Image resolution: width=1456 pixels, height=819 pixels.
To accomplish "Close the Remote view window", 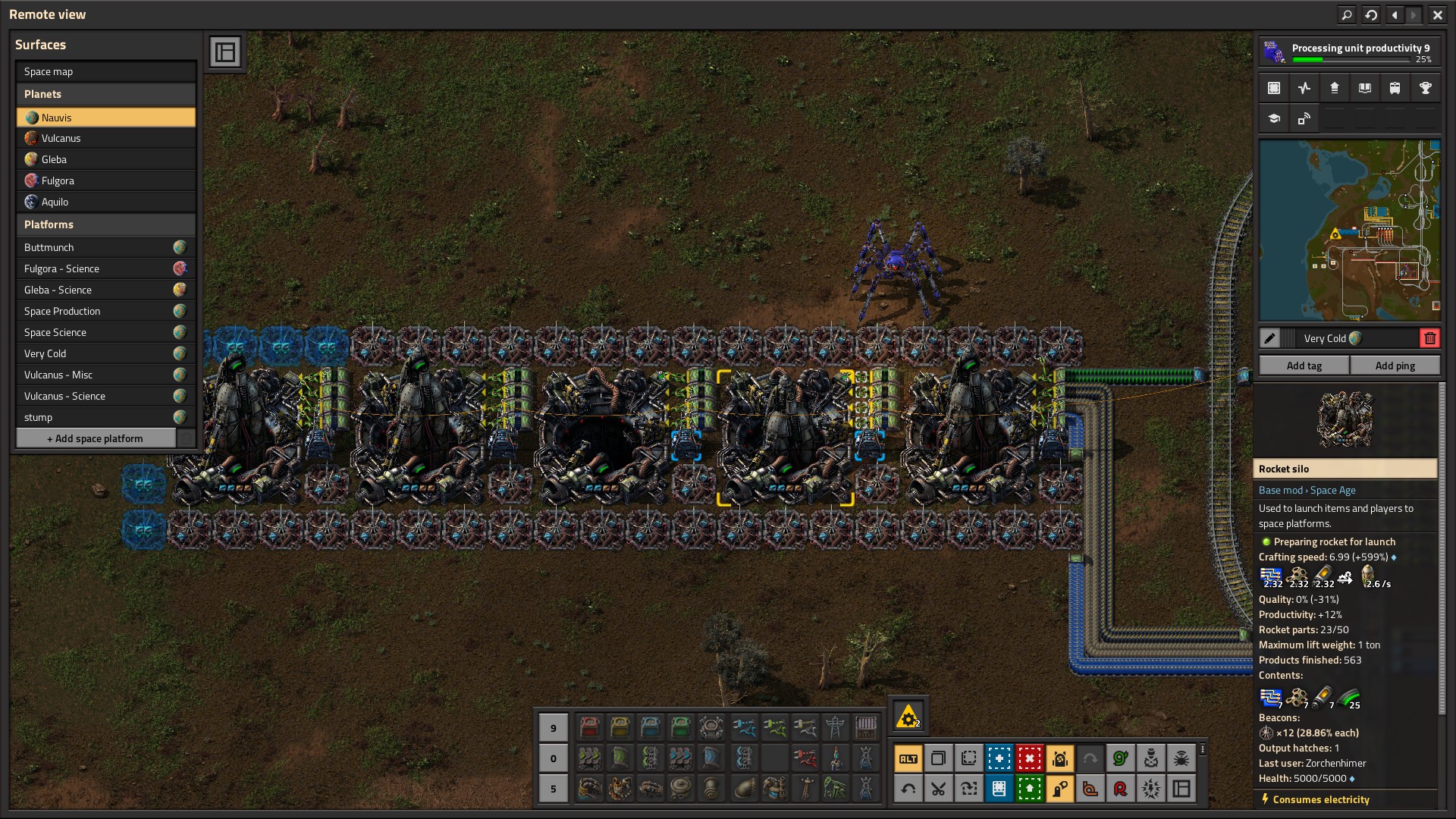I will 1437,14.
